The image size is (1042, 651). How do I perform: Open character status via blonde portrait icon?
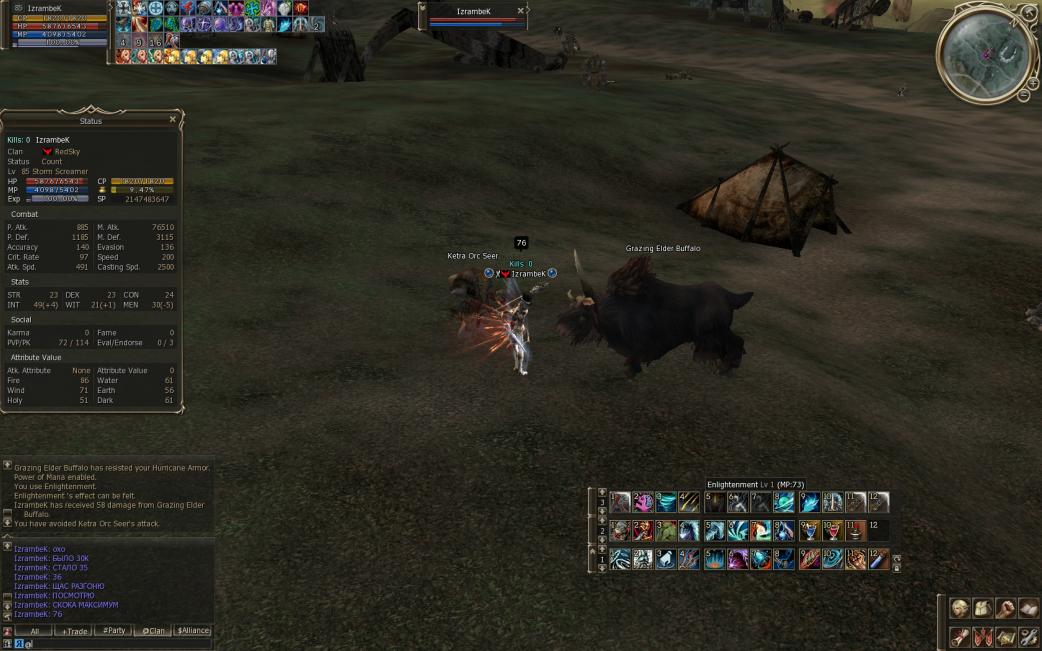point(959,608)
